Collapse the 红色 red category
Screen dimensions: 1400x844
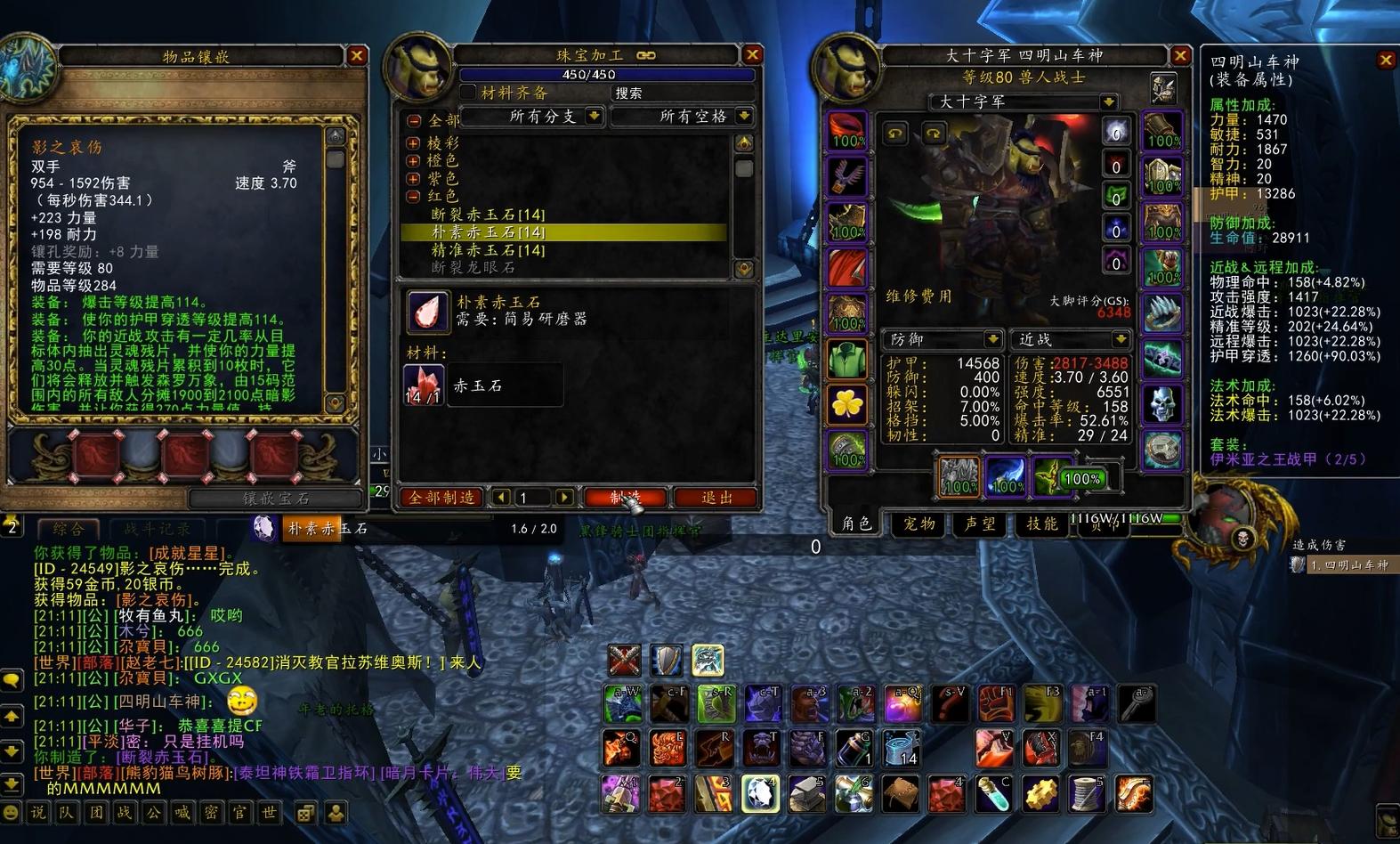tap(414, 196)
